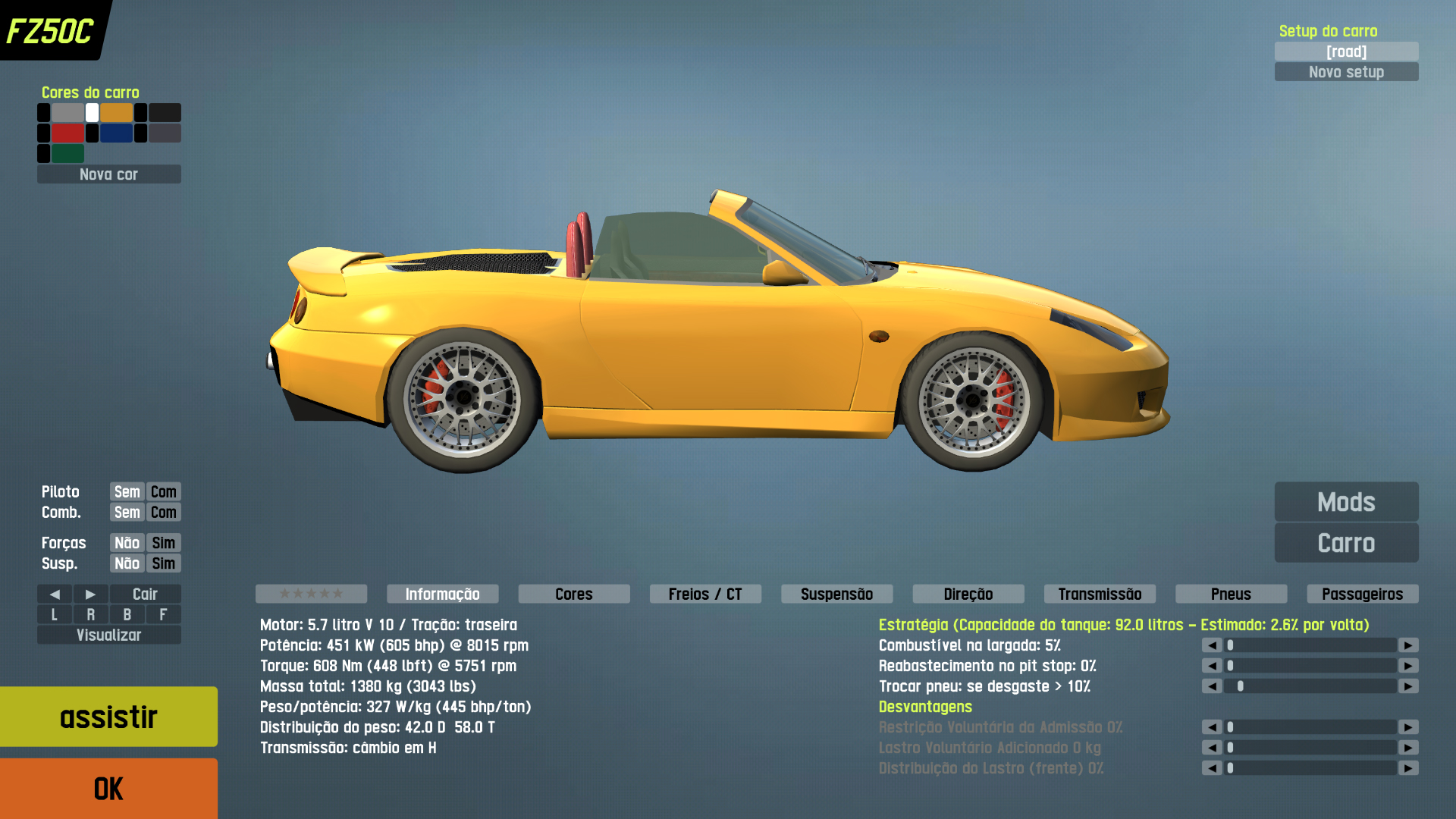The width and height of the screenshot is (1456, 819).
Task: Add a new color with Nova cor
Action: (x=108, y=174)
